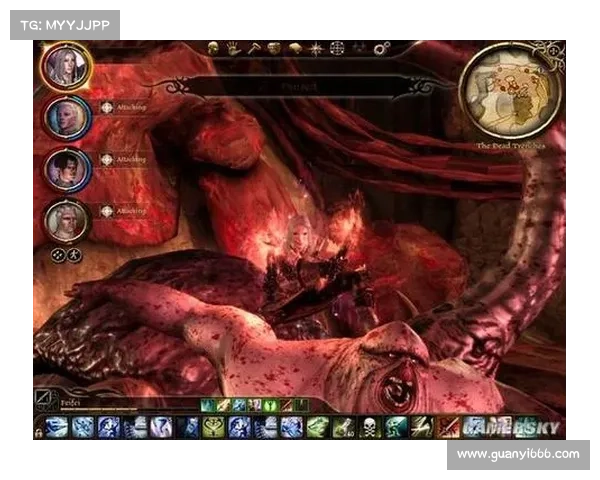This screenshot has height=480, width=600.
Task: Open the compass star map icon
Action: coord(316,47)
